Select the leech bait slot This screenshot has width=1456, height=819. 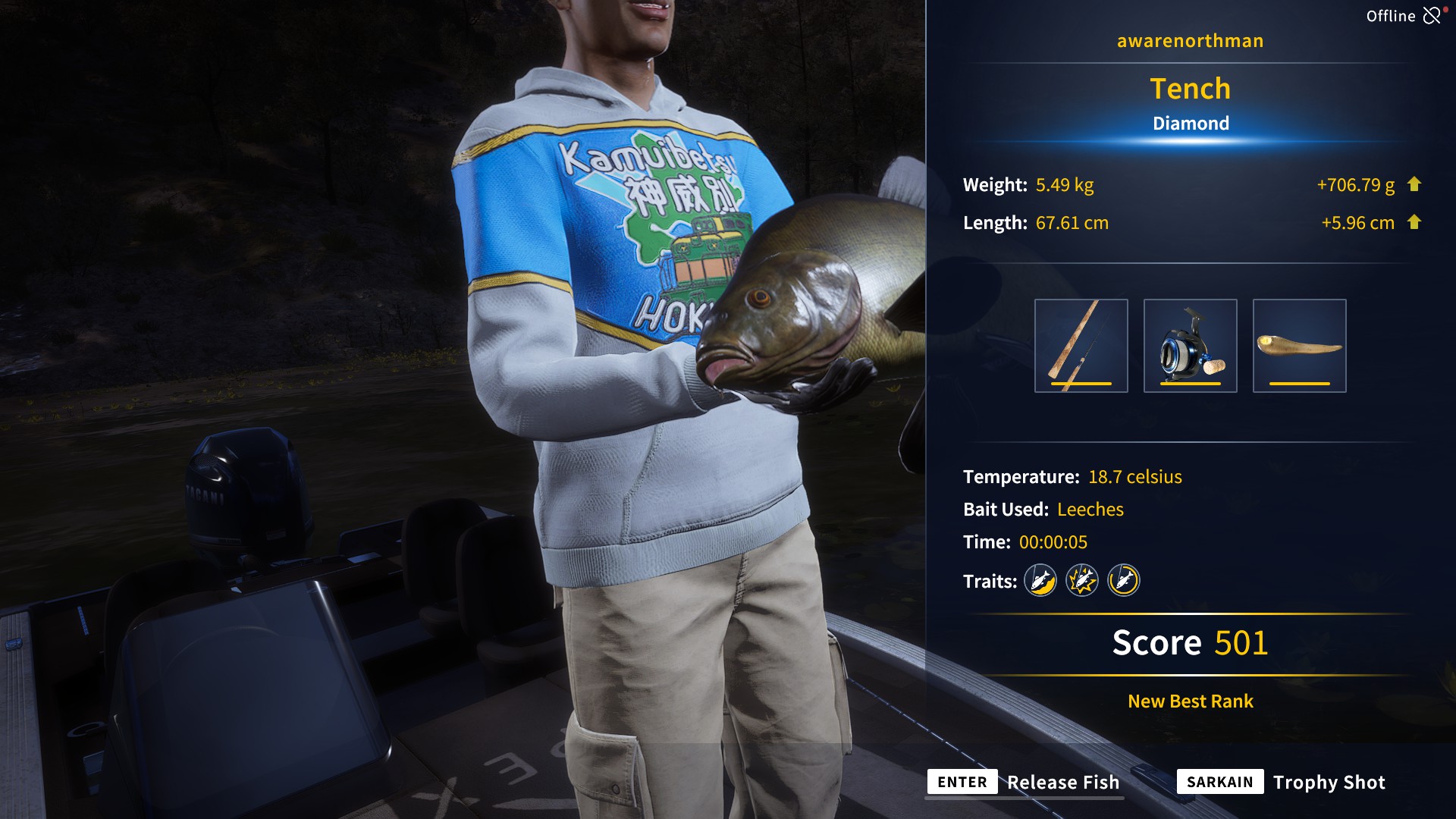click(x=1299, y=346)
